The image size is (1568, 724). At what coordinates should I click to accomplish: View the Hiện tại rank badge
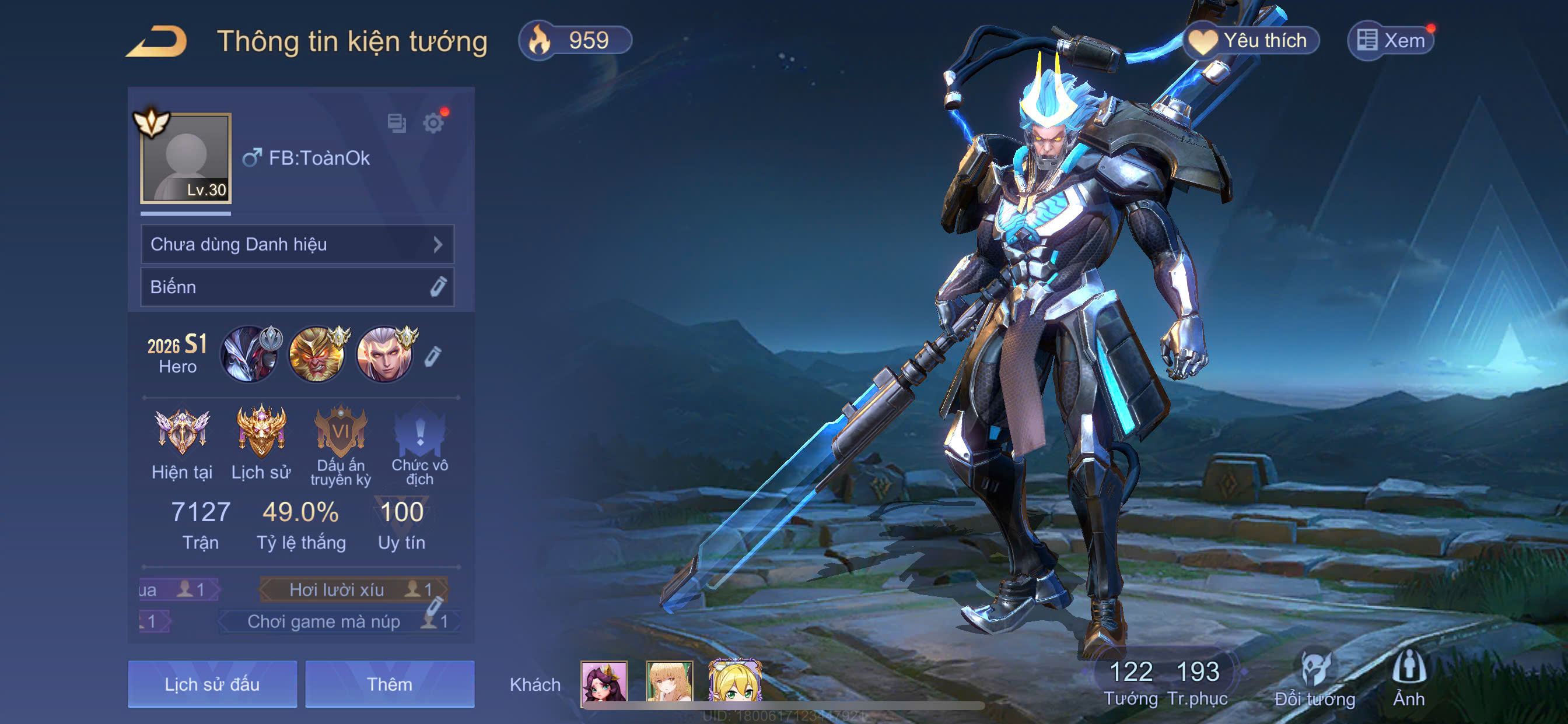(x=181, y=443)
